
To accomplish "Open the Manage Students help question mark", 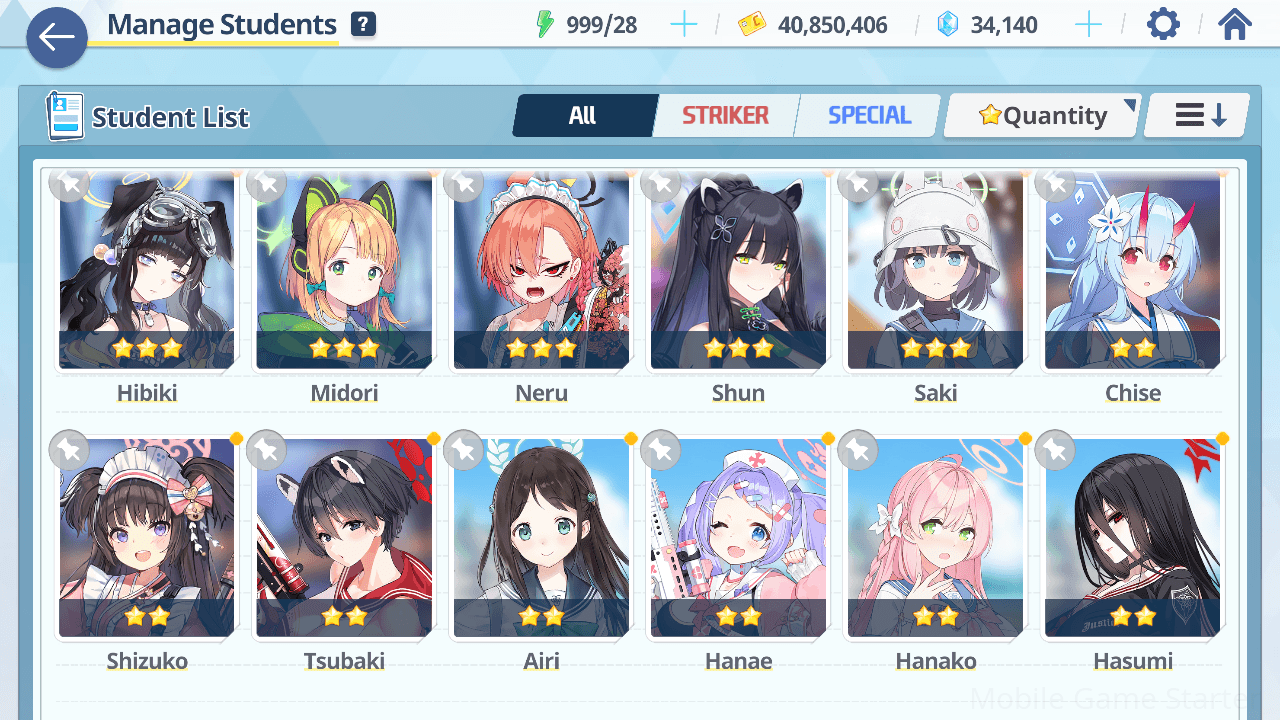I will pyautogui.click(x=363, y=25).
